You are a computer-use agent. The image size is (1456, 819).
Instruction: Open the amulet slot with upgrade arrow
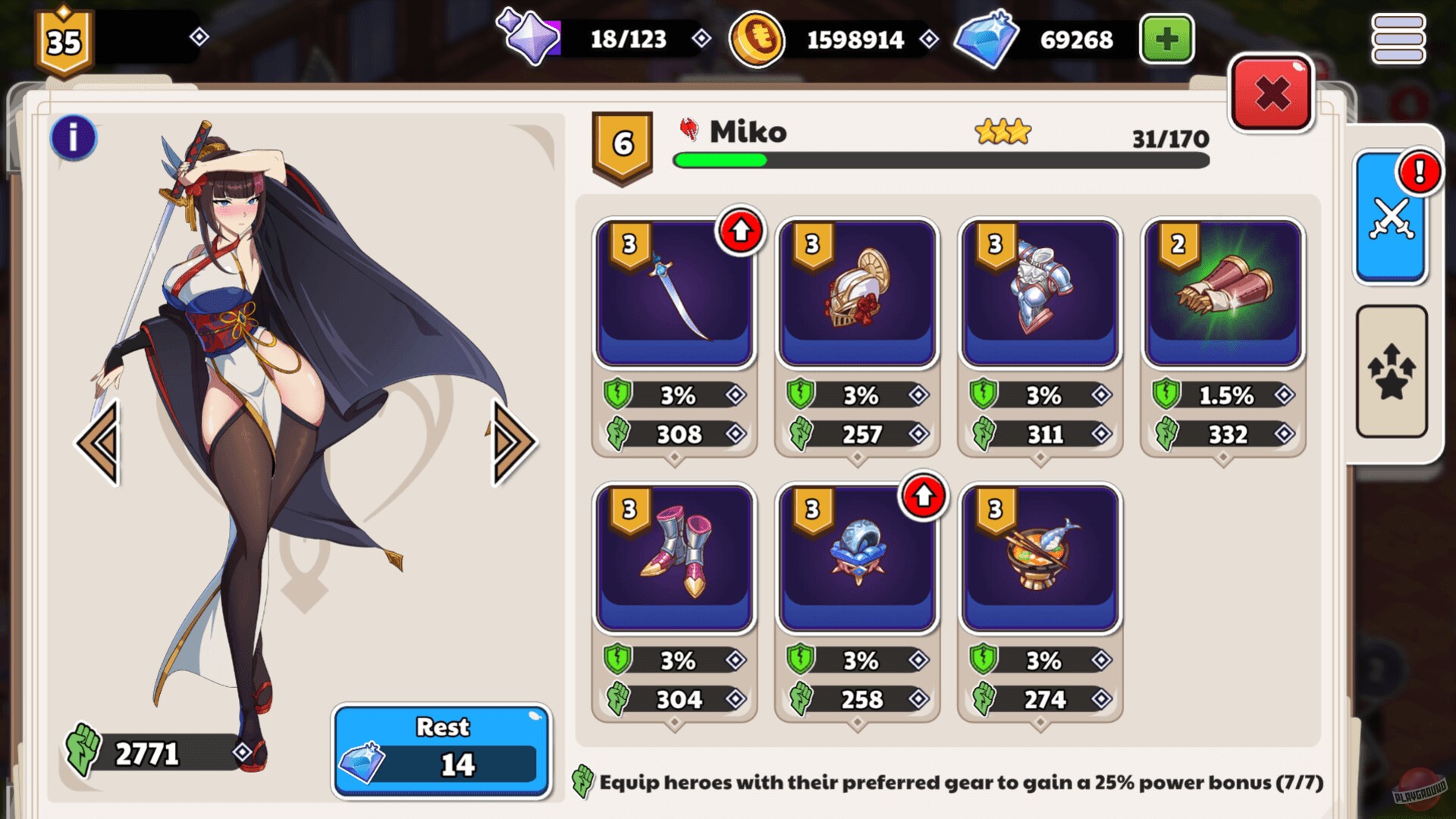pyautogui.click(x=857, y=556)
